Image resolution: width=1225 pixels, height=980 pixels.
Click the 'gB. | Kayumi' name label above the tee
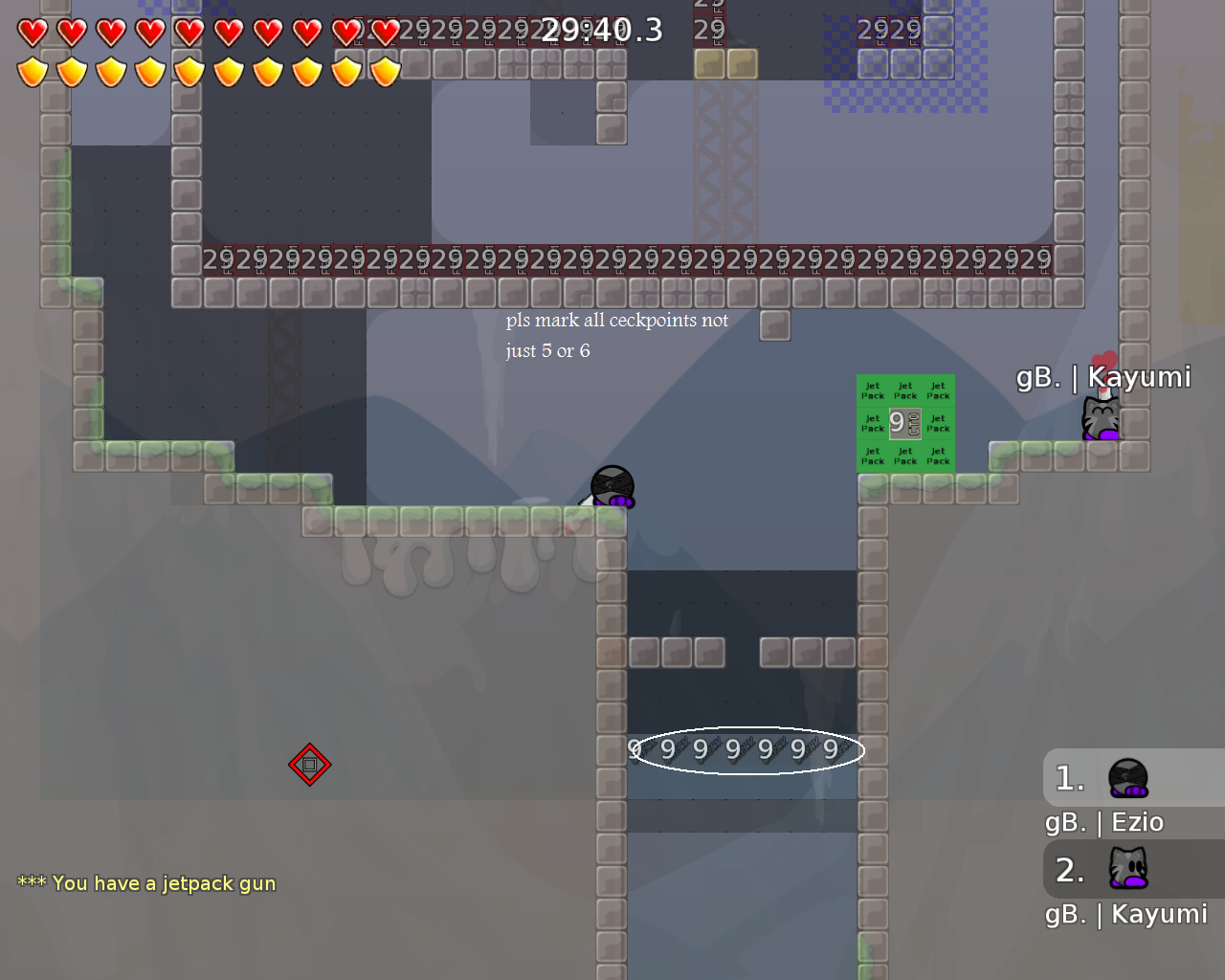click(1104, 376)
